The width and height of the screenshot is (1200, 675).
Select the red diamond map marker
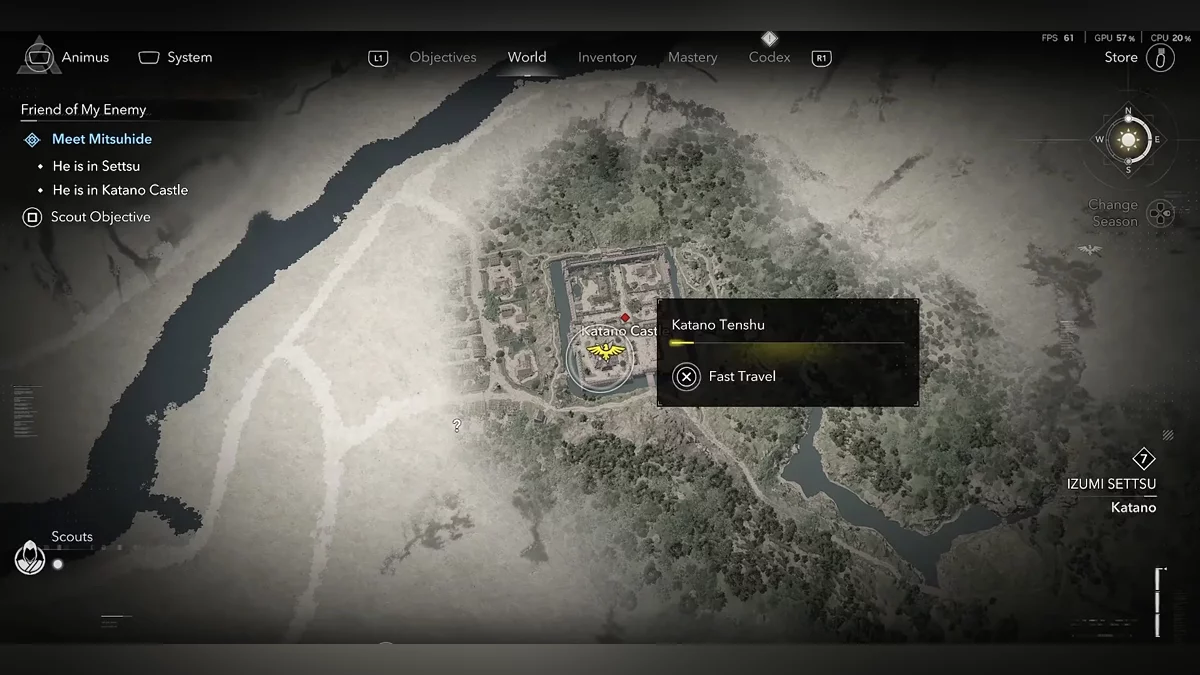[625, 317]
